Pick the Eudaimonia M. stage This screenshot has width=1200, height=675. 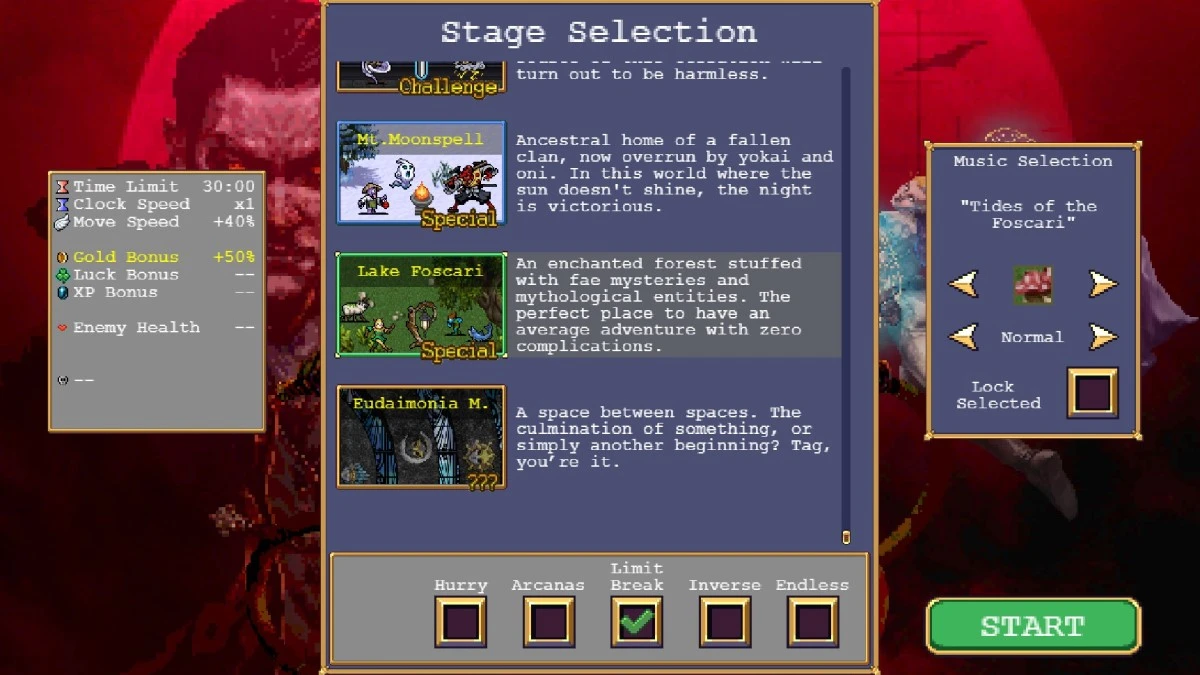(421, 437)
